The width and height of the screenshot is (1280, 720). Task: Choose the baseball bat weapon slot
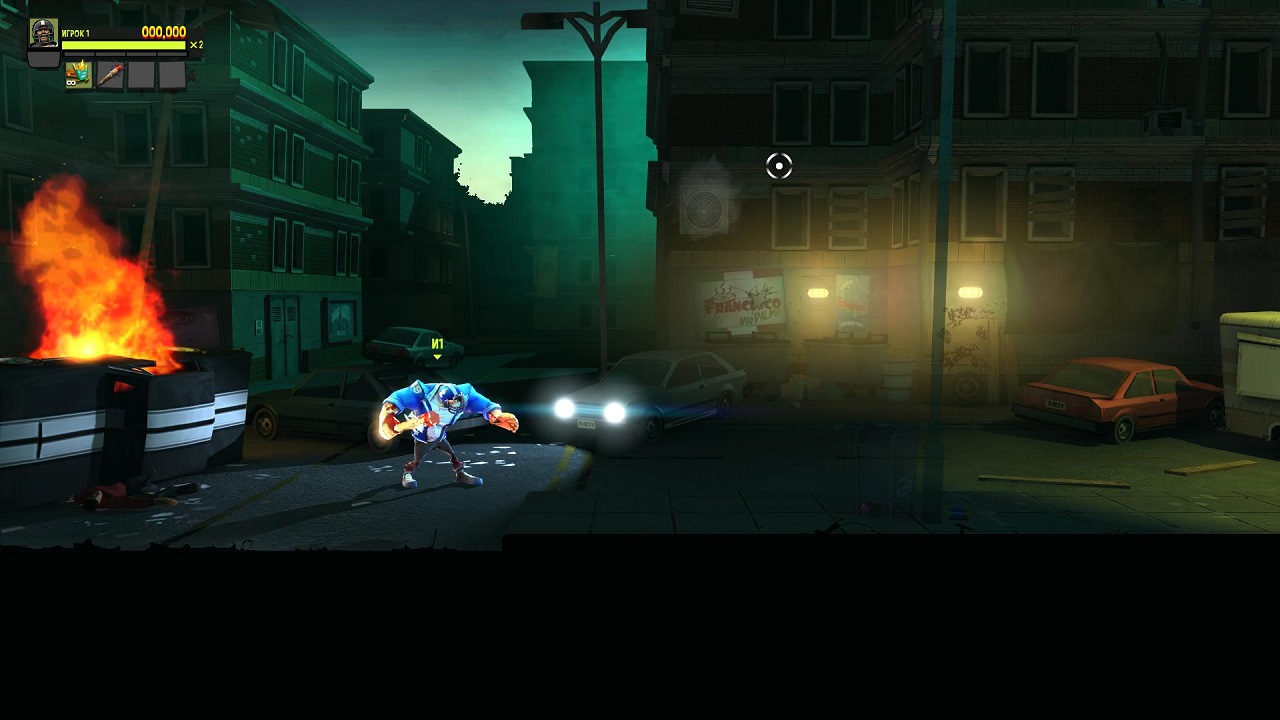pyautogui.click(x=110, y=75)
